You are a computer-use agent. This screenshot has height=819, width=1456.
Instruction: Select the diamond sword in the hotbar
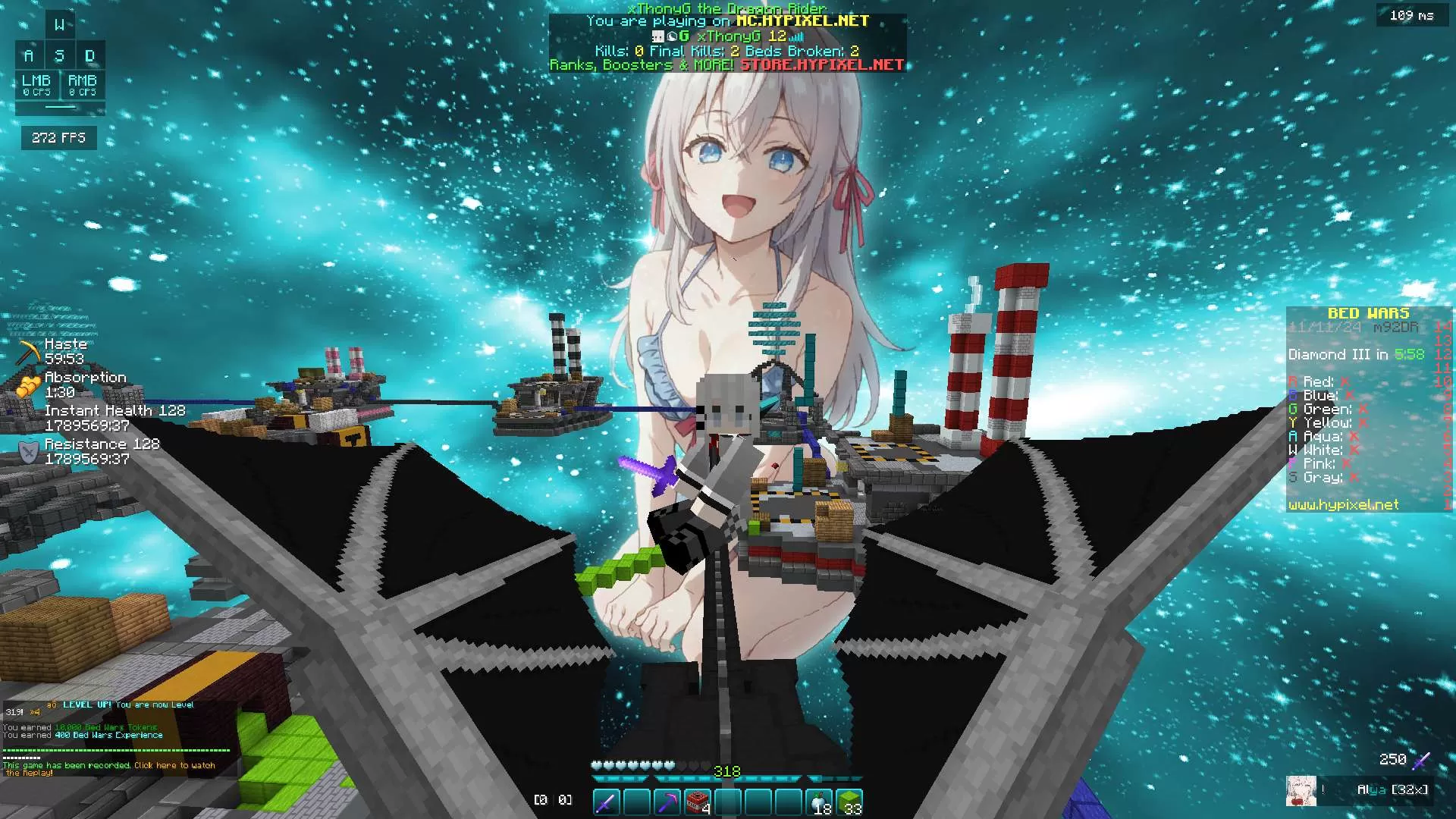point(605,800)
